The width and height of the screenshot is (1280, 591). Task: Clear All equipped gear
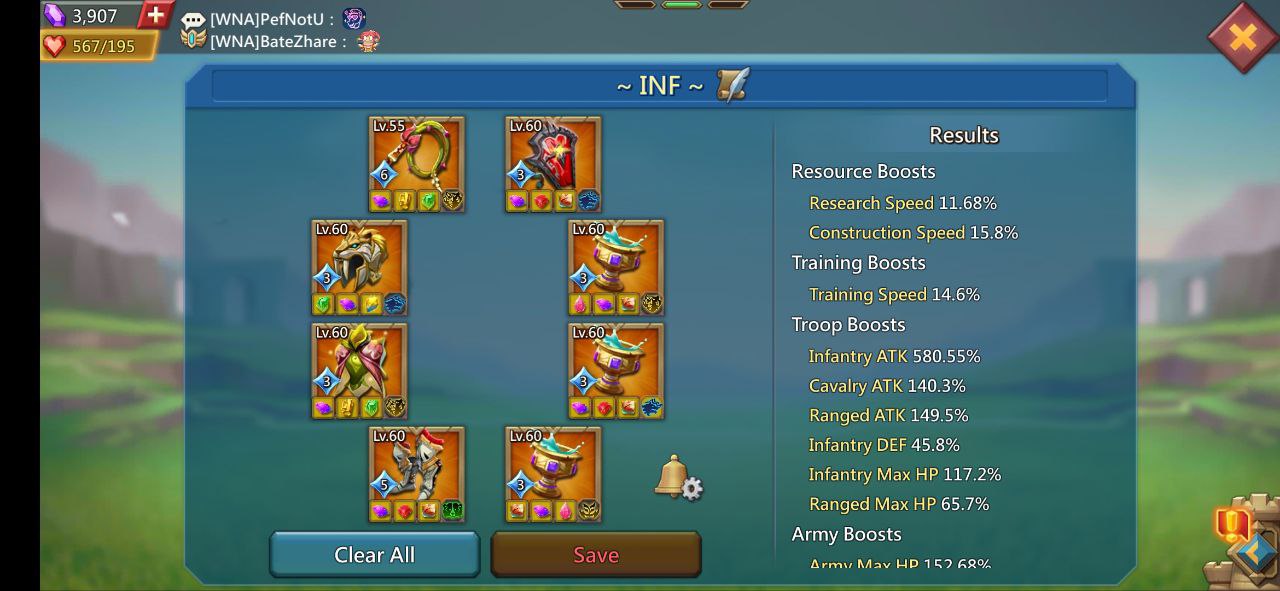375,555
